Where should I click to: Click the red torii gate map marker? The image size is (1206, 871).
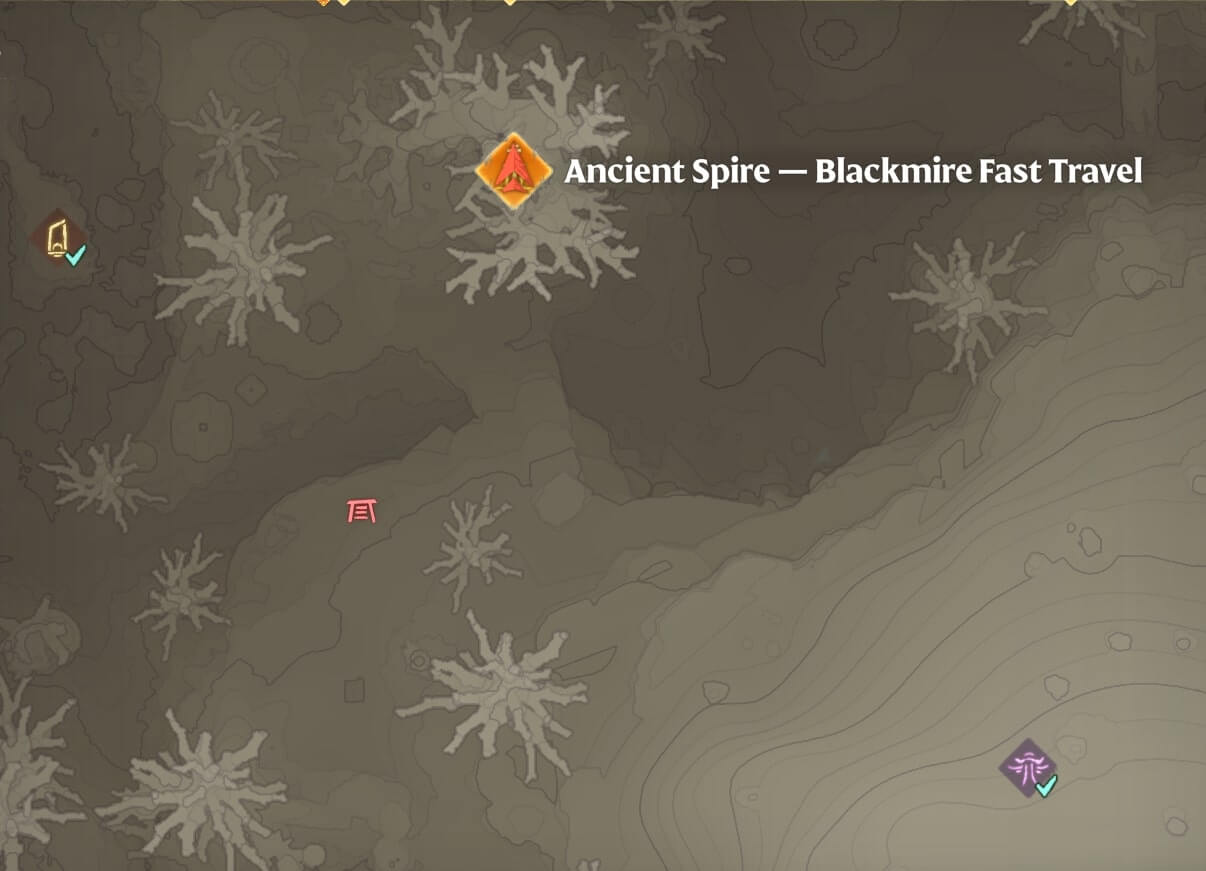[362, 511]
